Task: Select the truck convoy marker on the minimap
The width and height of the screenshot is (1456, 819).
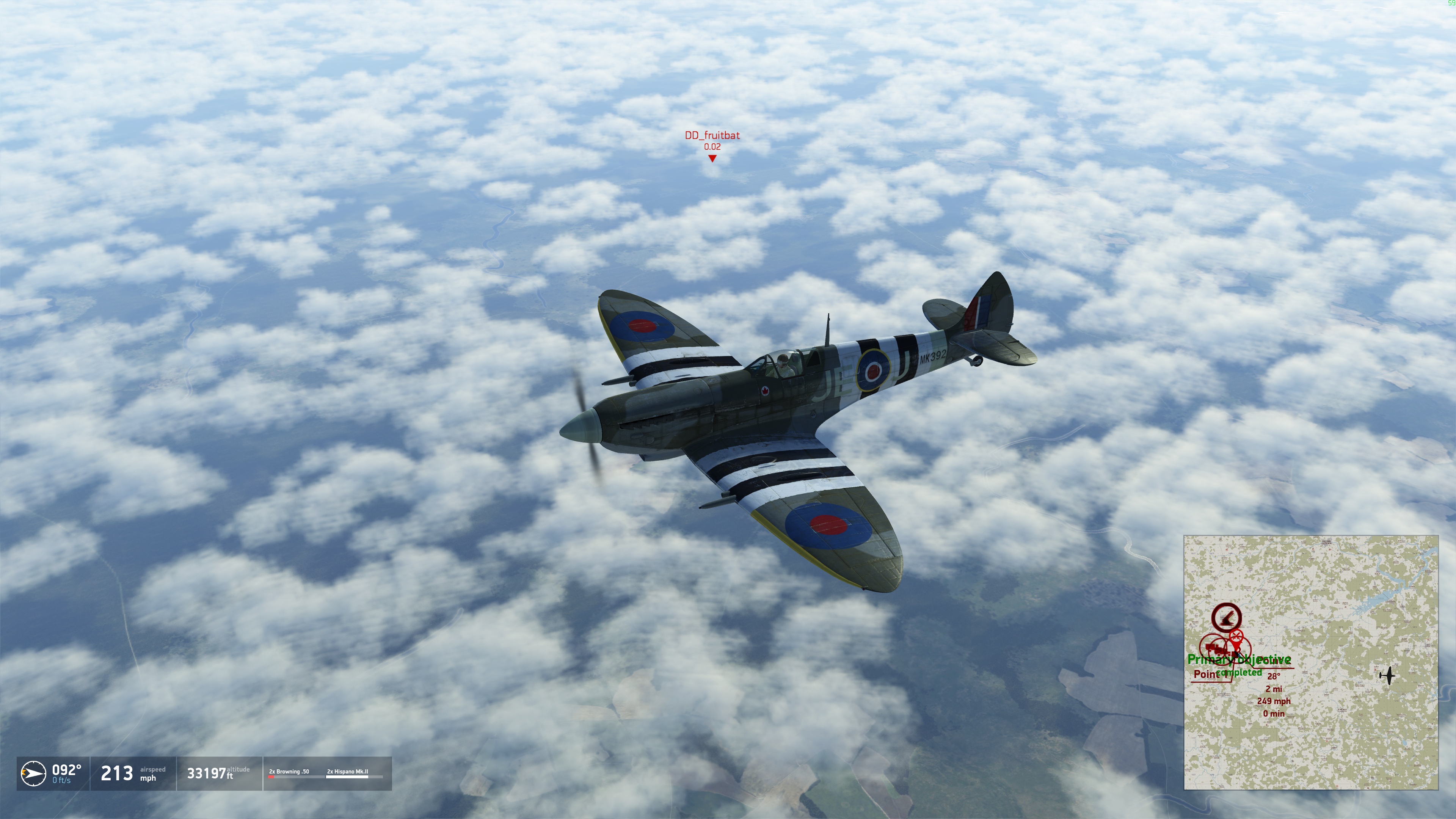Action: (x=1213, y=647)
